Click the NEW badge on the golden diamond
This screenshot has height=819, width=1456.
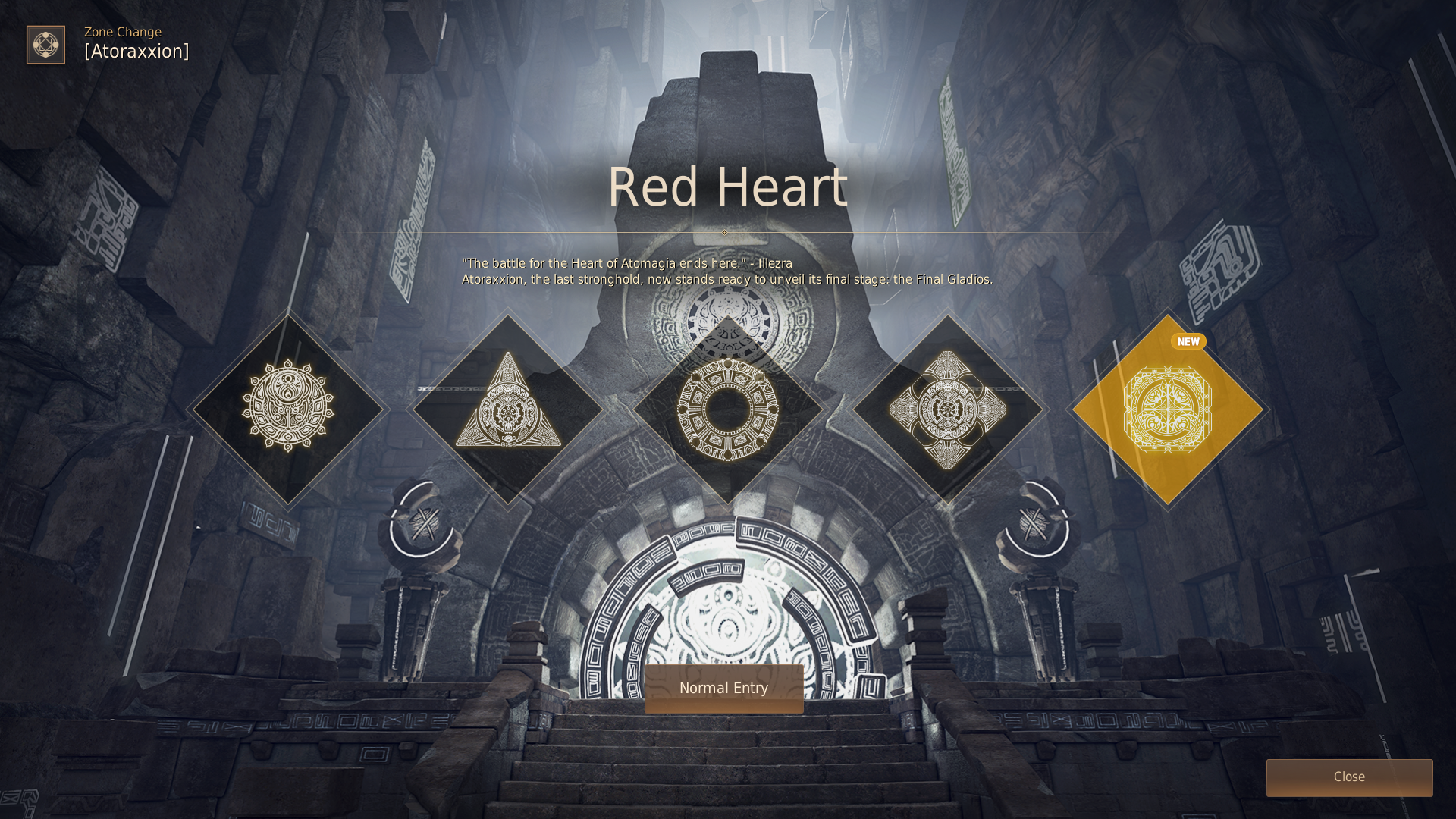point(1188,341)
